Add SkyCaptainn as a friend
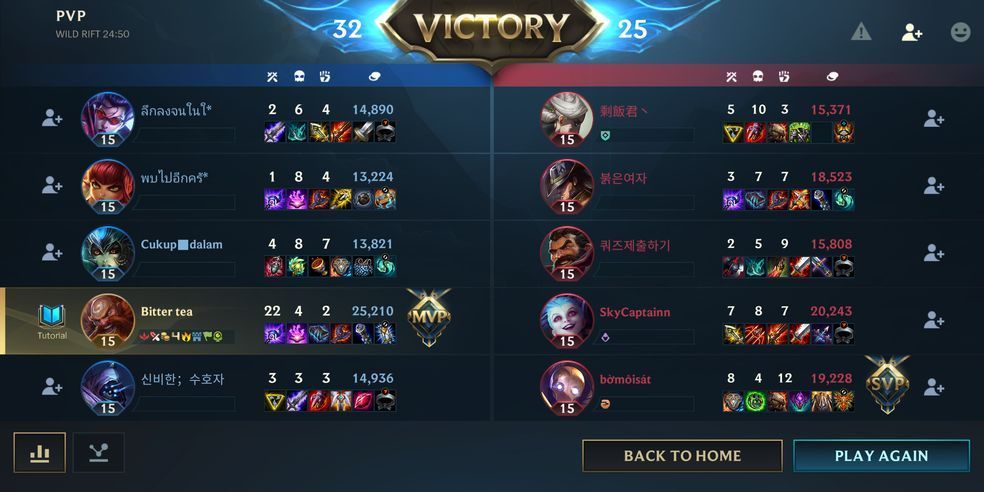Viewport: 984px width, 492px height. click(x=934, y=320)
